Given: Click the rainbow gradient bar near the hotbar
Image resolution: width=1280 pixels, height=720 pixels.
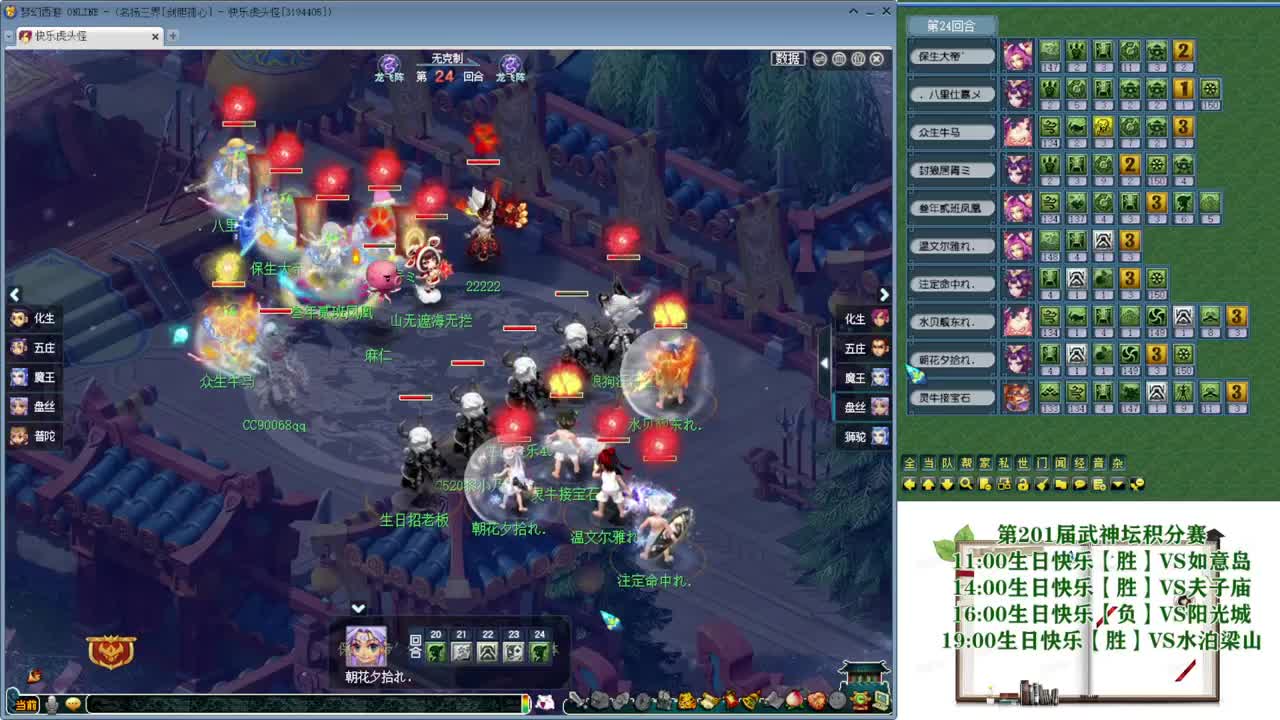Looking at the screenshot, I should [527, 704].
